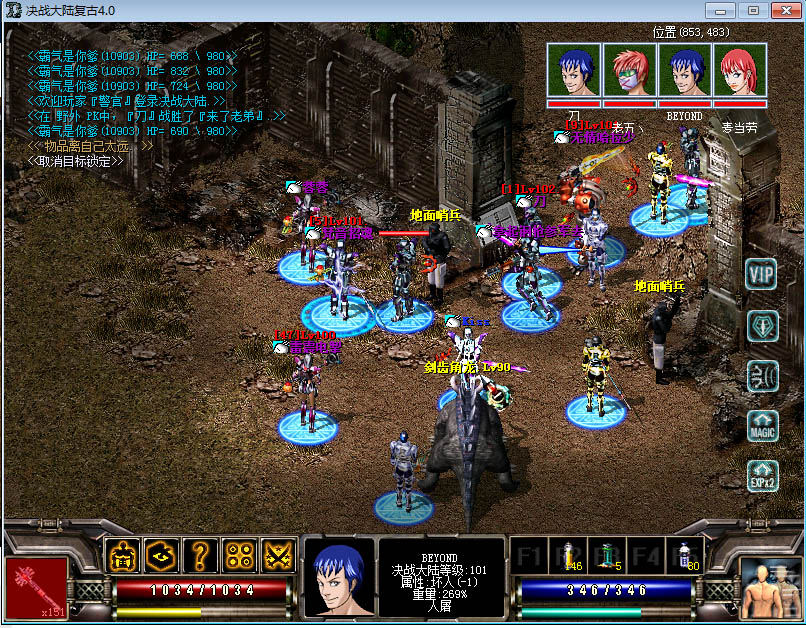Close the game window
The image size is (806, 628).
[x=783, y=10]
